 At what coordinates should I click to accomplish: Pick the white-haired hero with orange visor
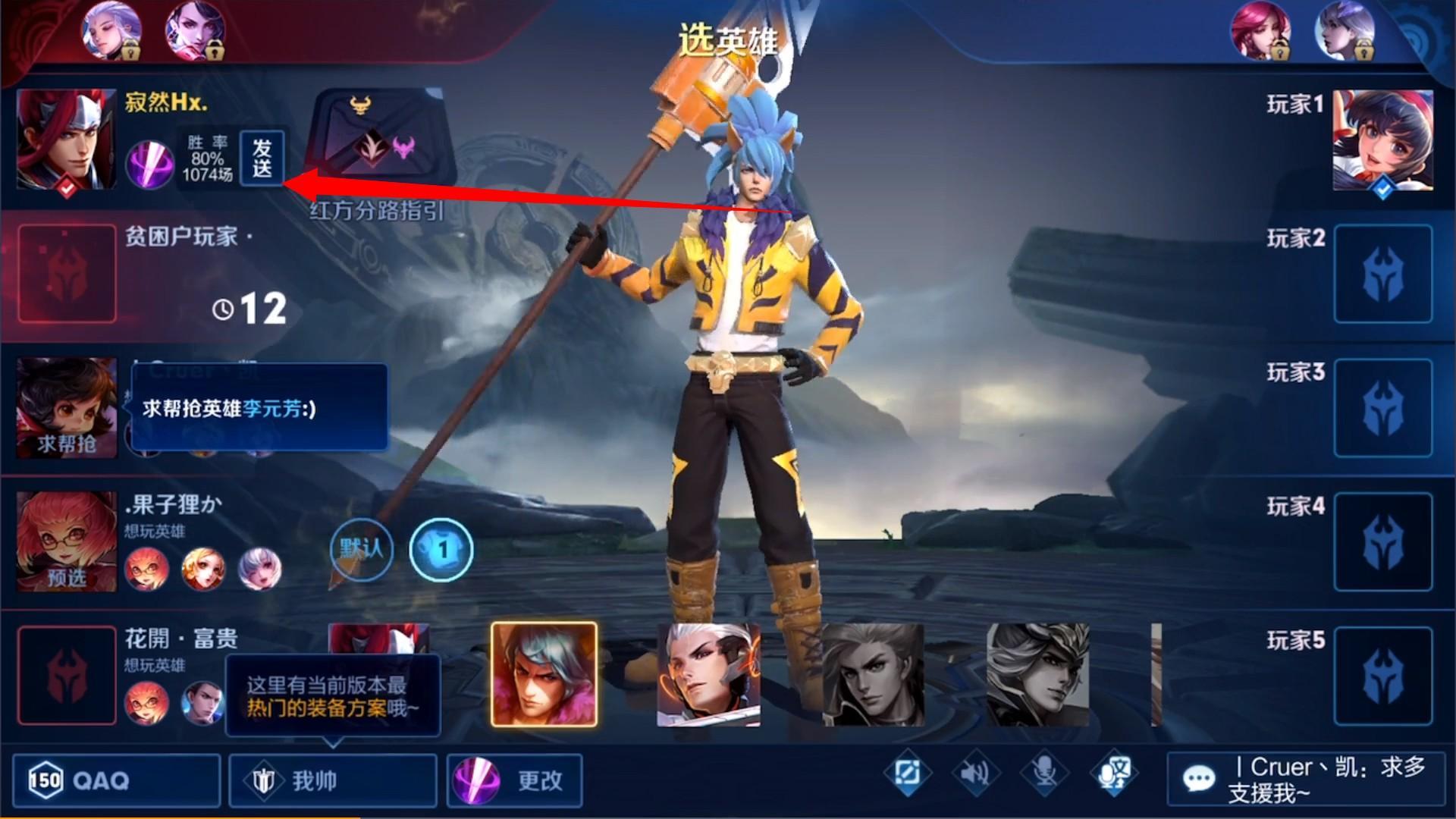708,675
